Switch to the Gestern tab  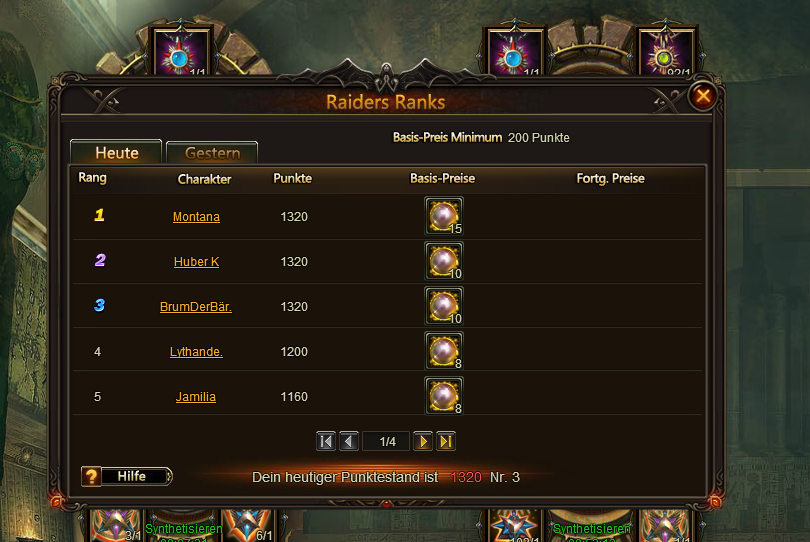pos(212,153)
